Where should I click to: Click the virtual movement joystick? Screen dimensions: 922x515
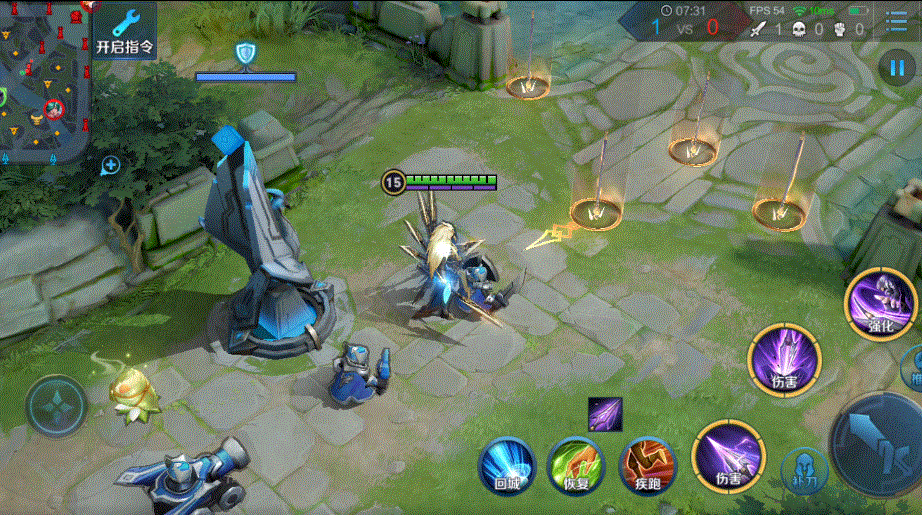click(56, 406)
